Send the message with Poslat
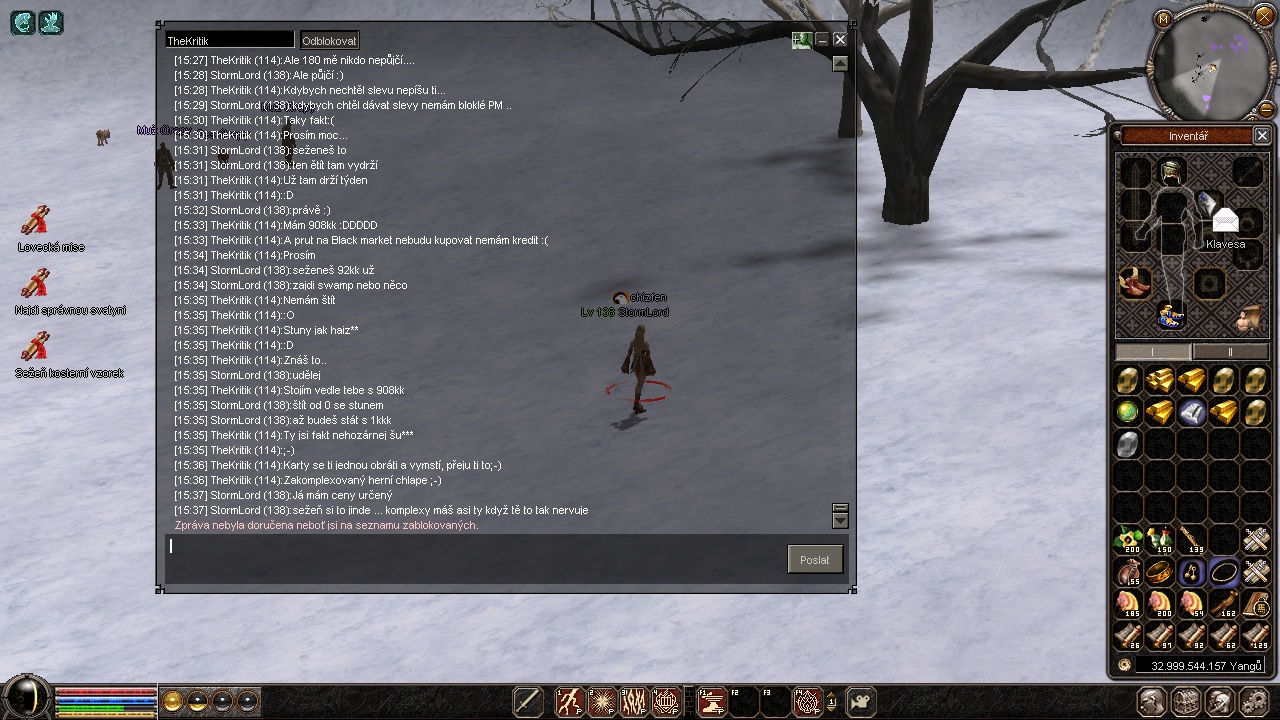The width and height of the screenshot is (1280, 720). (814, 560)
